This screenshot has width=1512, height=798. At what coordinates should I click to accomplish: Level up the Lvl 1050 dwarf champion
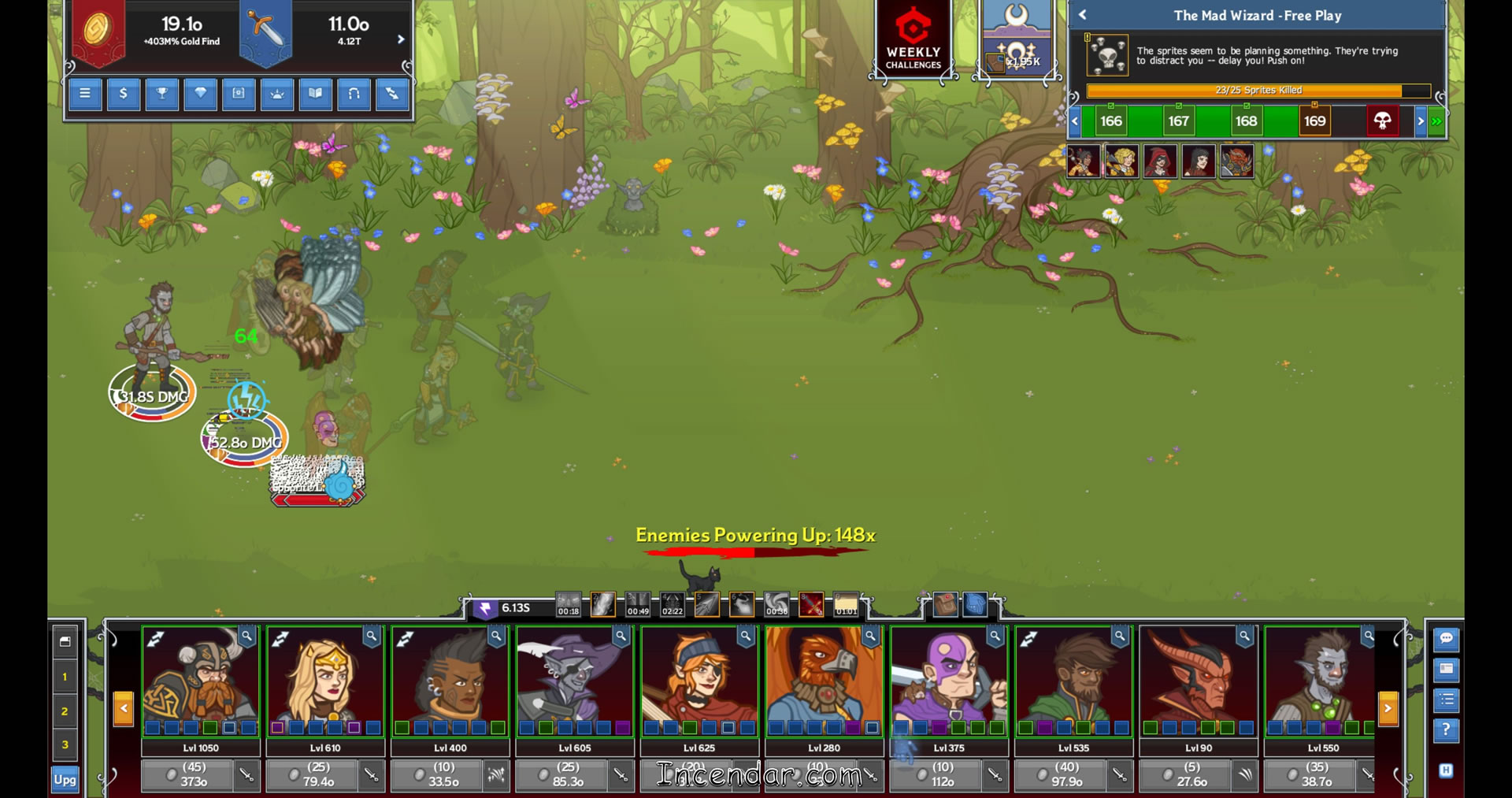click(x=187, y=775)
